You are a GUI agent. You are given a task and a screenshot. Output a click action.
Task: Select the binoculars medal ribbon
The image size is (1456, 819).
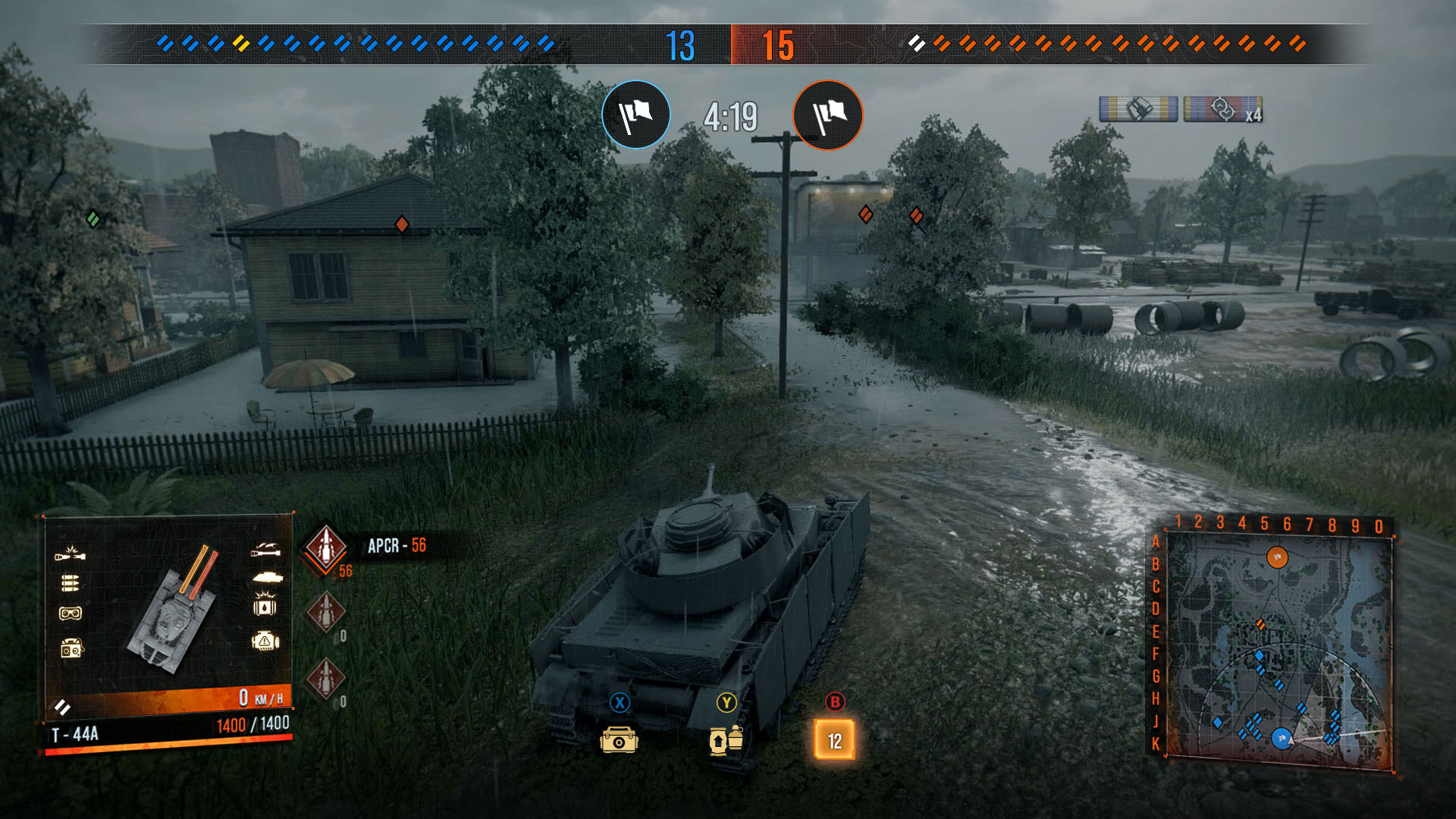(x=1138, y=109)
